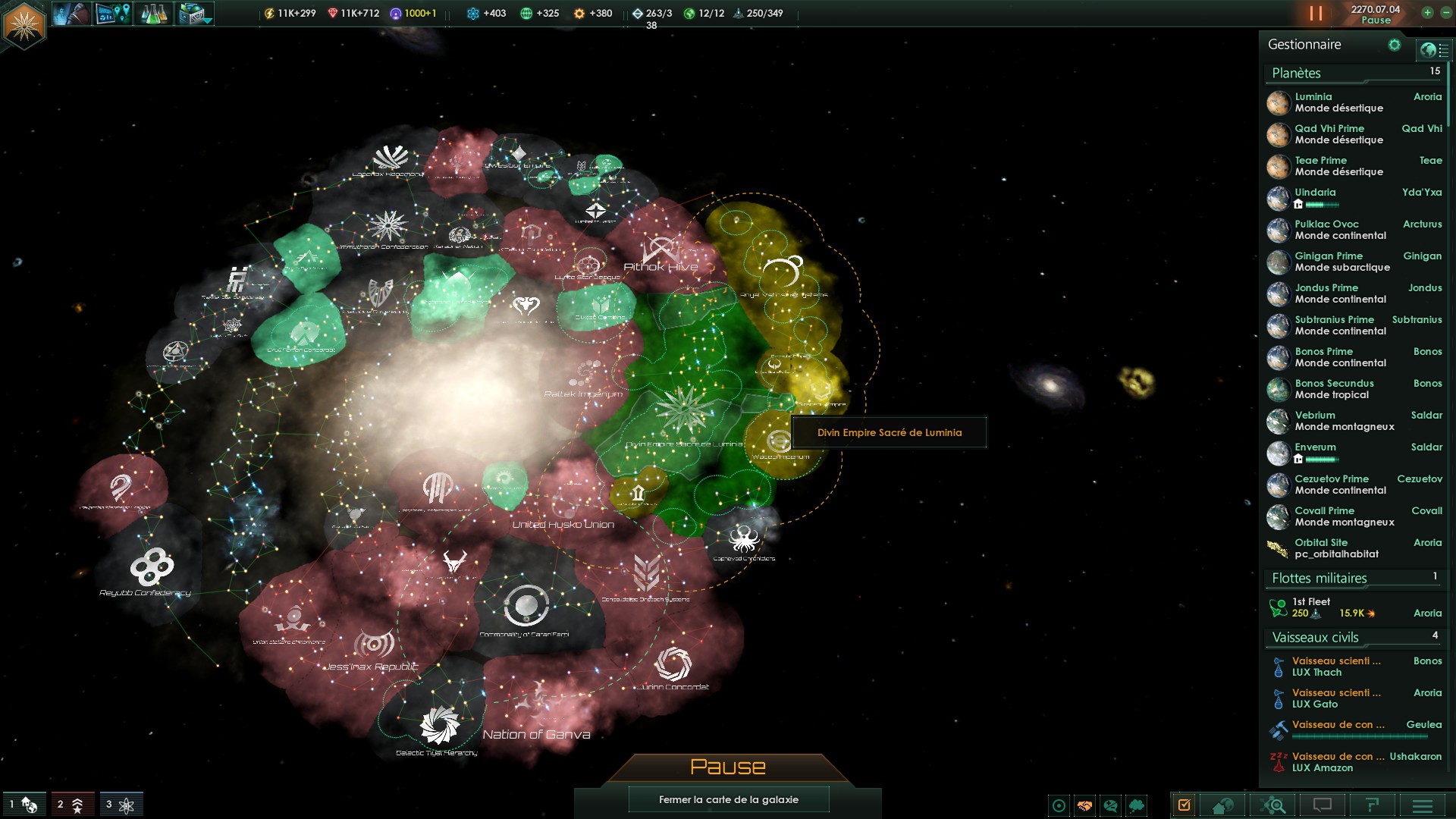Toggle the handshake diplomatic map mode
Viewport: 1456px width, 819px height.
1085,805
